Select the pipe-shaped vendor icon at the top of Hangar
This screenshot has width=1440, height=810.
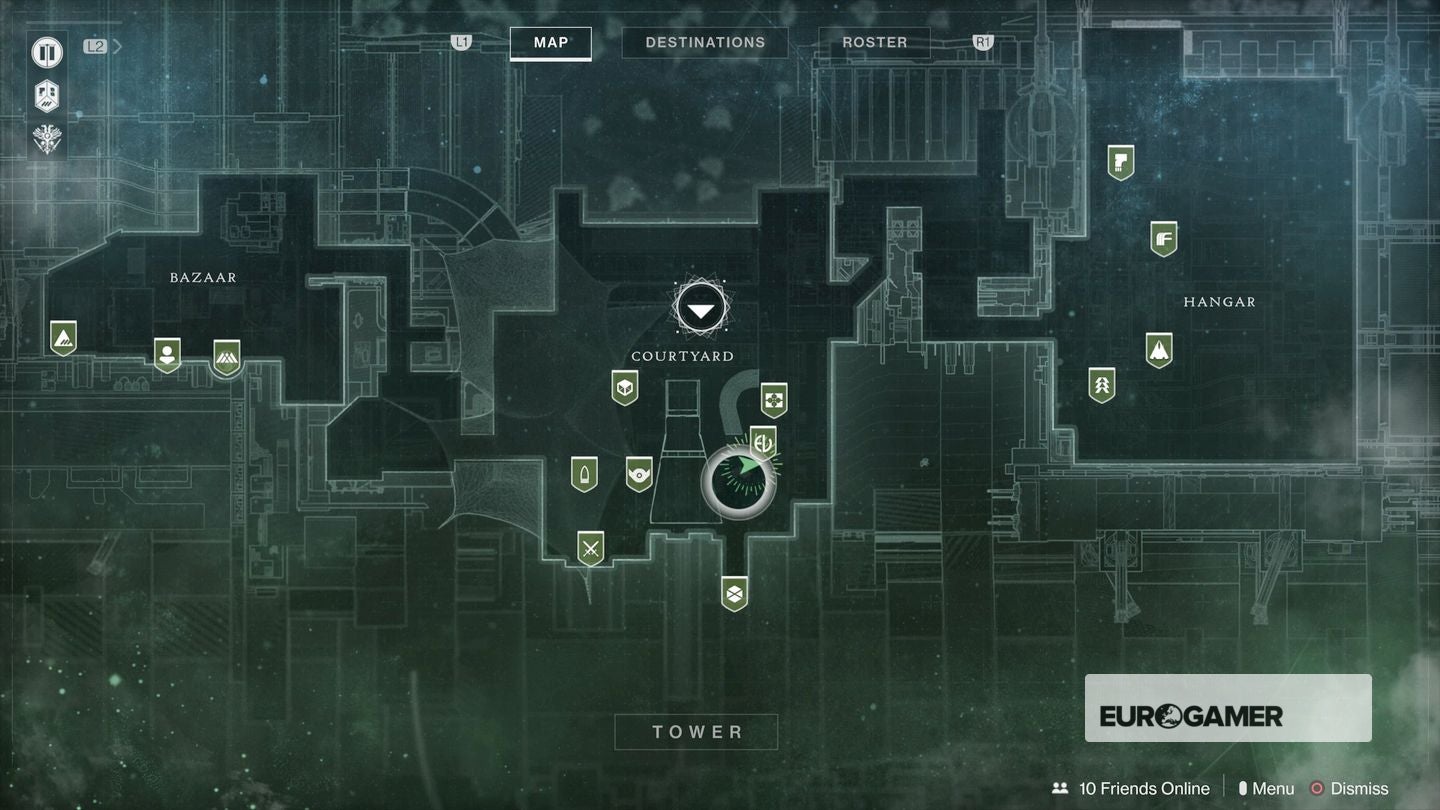click(x=1120, y=162)
